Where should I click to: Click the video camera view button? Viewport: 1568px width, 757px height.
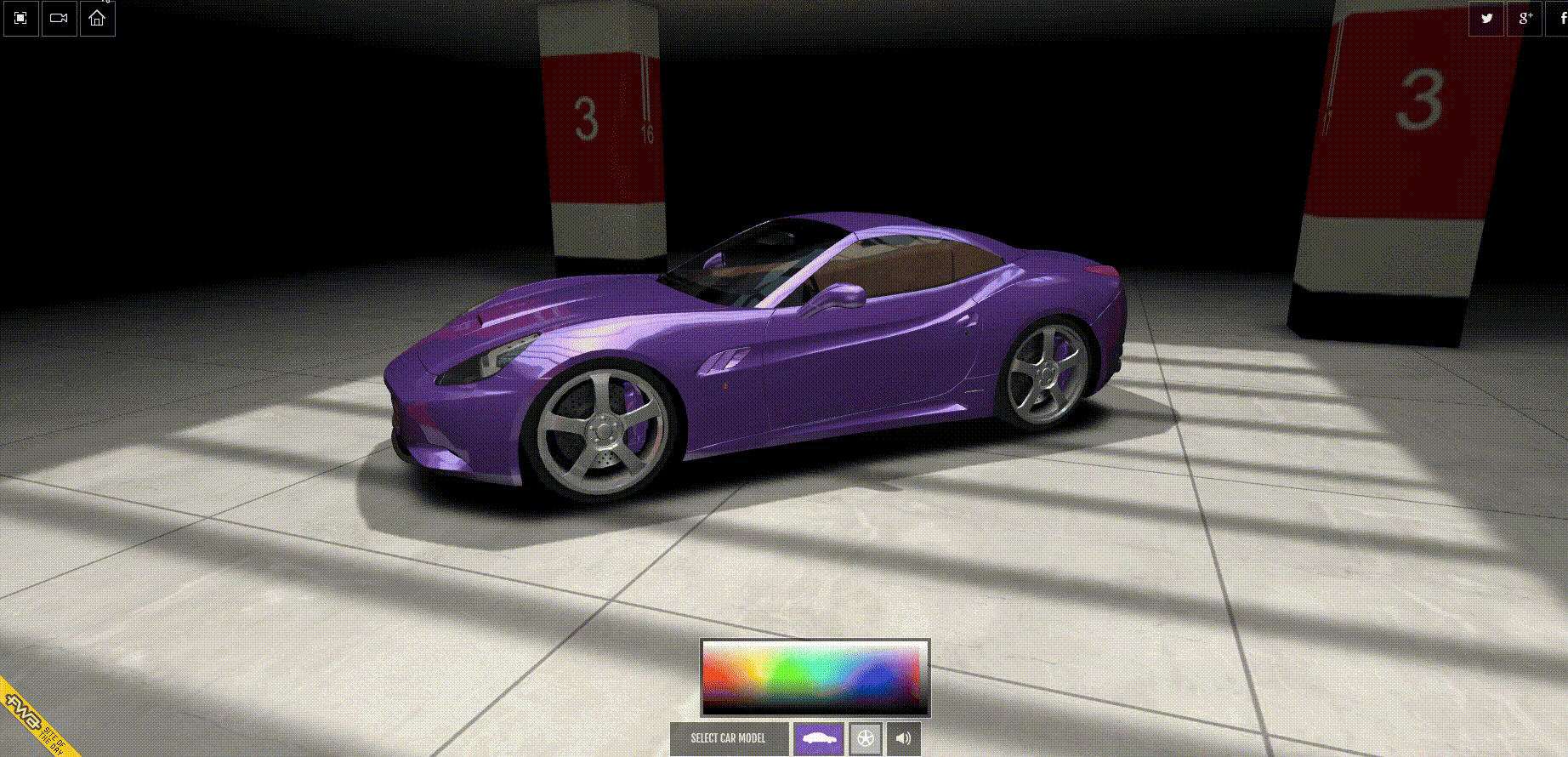click(x=60, y=18)
